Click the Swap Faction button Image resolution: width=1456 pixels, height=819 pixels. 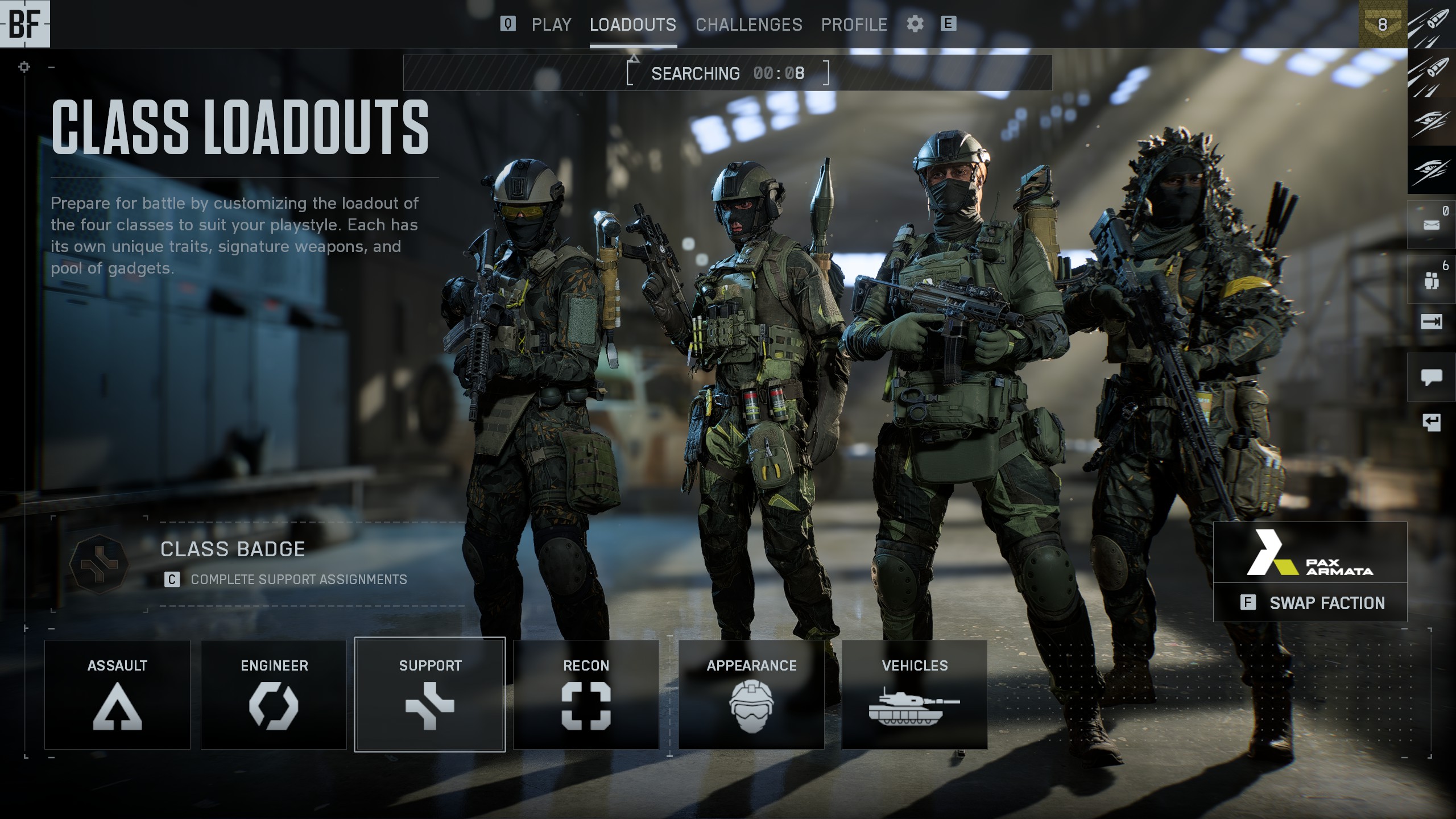pyautogui.click(x=1310, y=603)
